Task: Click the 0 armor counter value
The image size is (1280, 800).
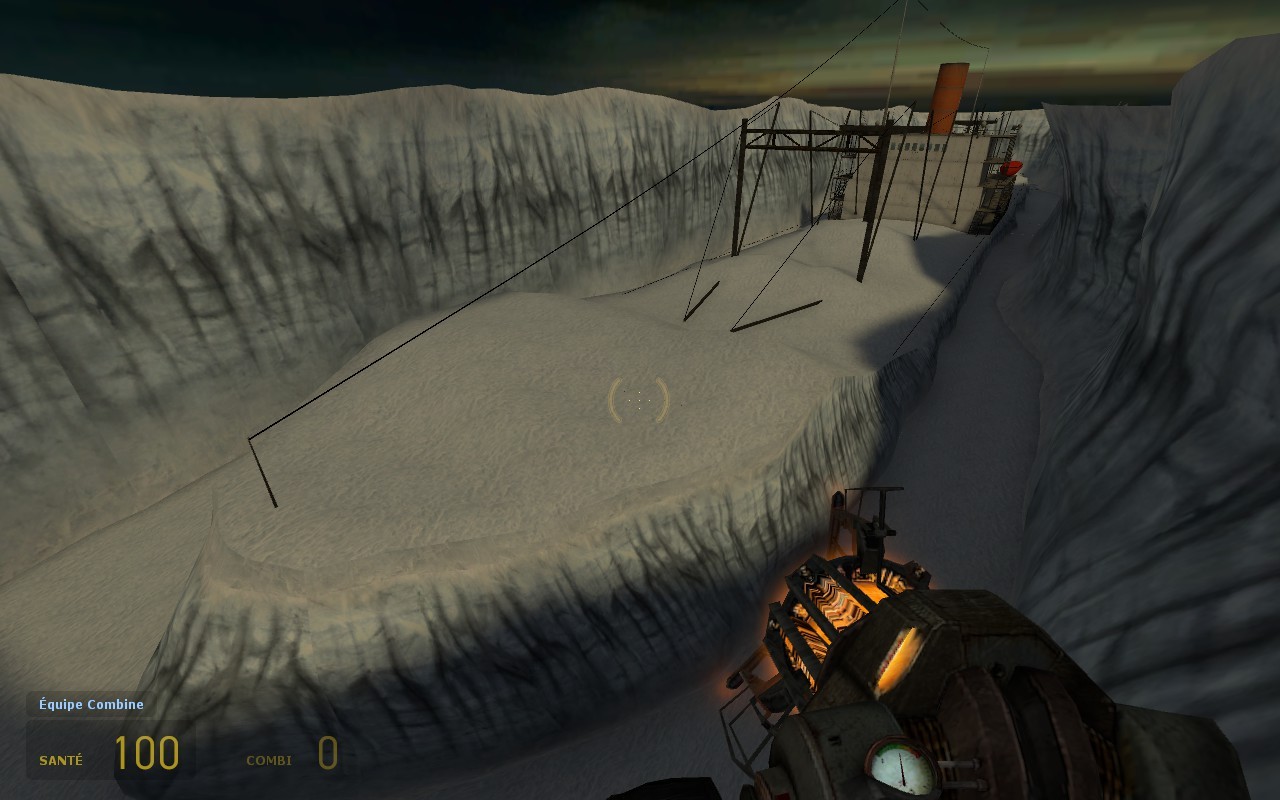Action: tap(328, 755)
